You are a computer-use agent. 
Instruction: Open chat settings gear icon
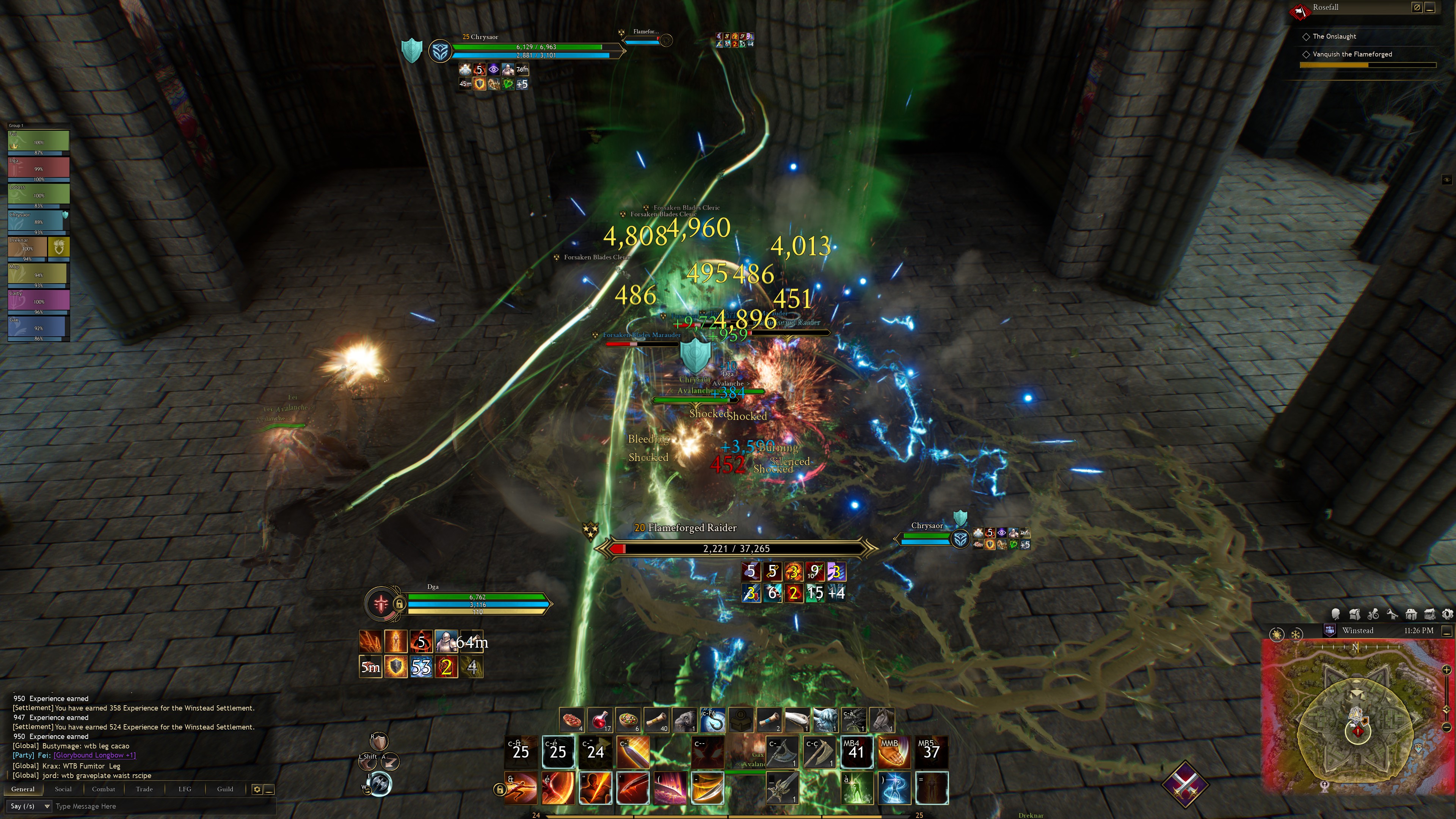[257, 789]
